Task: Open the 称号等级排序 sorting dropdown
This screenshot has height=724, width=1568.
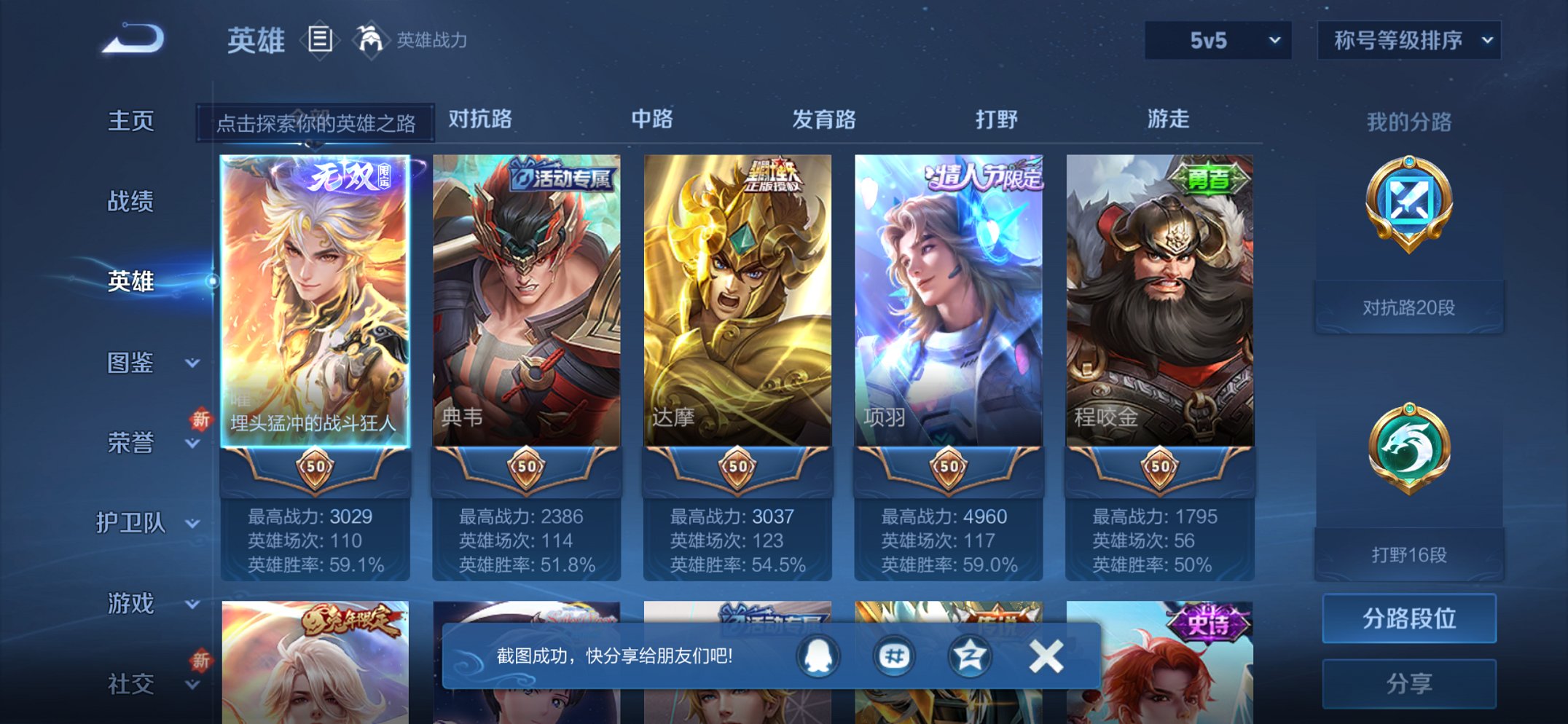Action: click(x=1408, y=41)
